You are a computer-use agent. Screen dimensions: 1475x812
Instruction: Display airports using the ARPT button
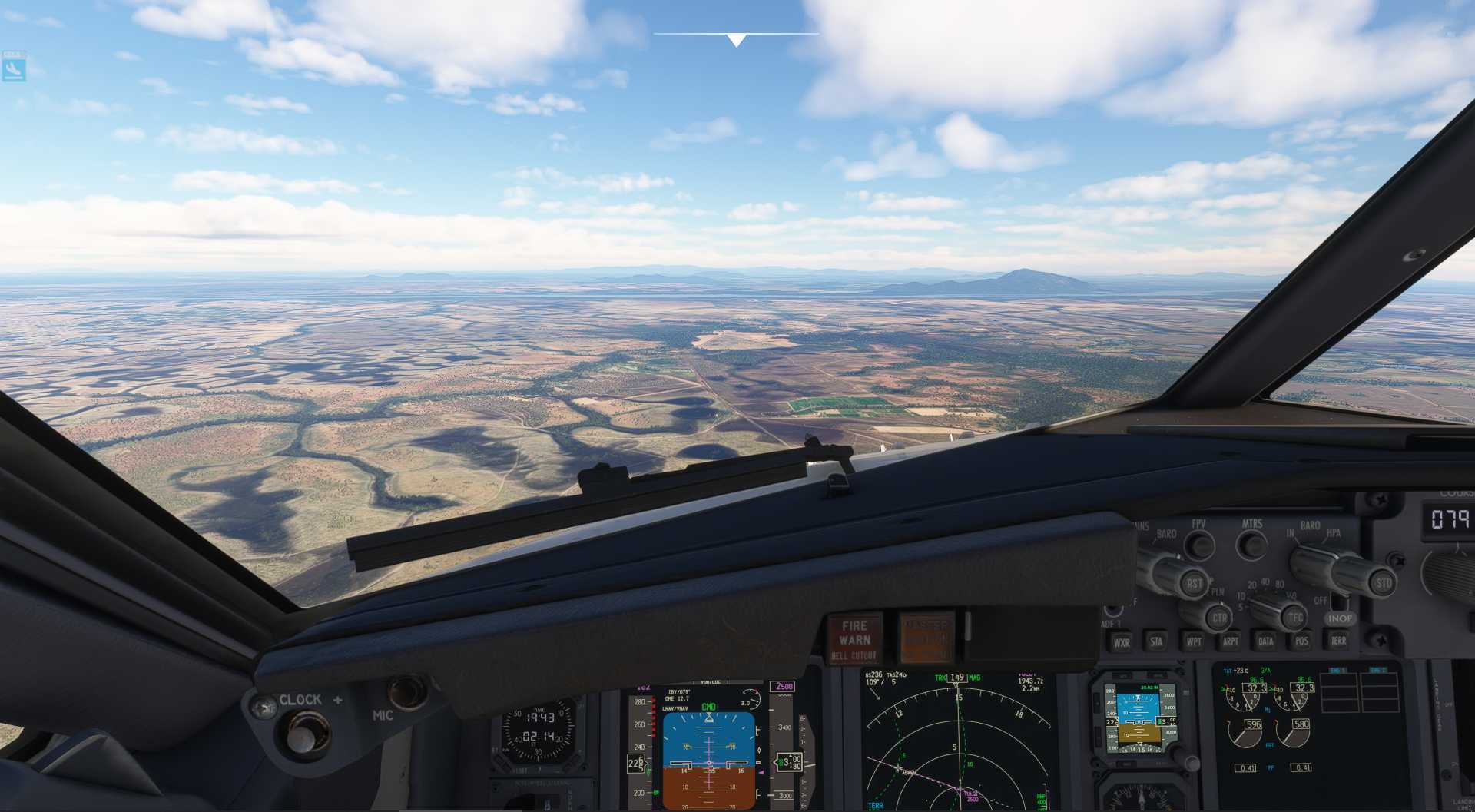(1230, 641)
